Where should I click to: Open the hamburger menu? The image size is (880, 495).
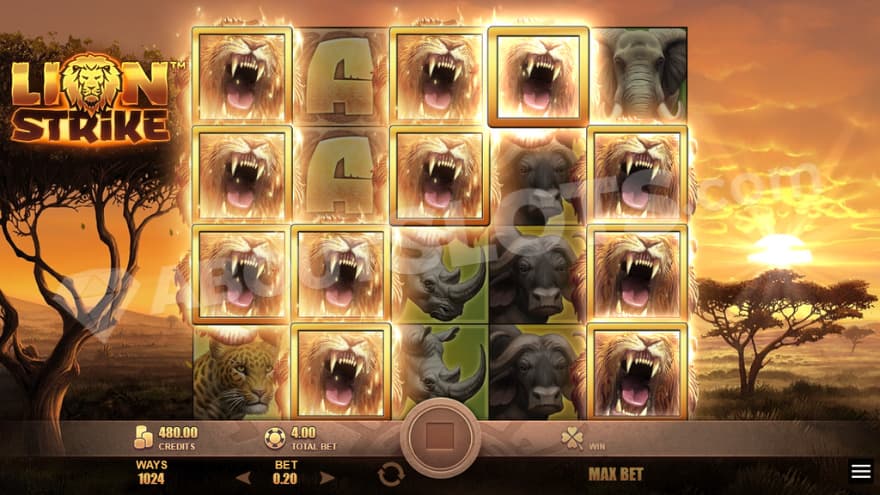[x=860, y=471]
